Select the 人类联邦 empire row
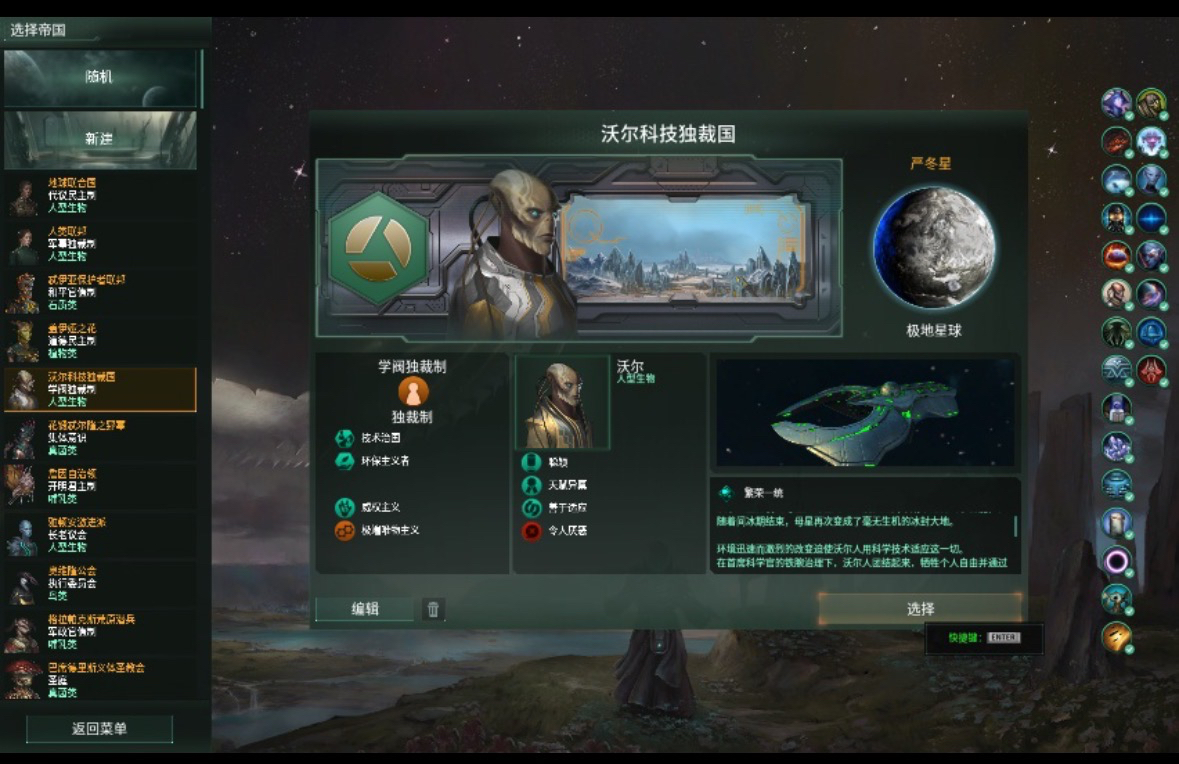 100,244
